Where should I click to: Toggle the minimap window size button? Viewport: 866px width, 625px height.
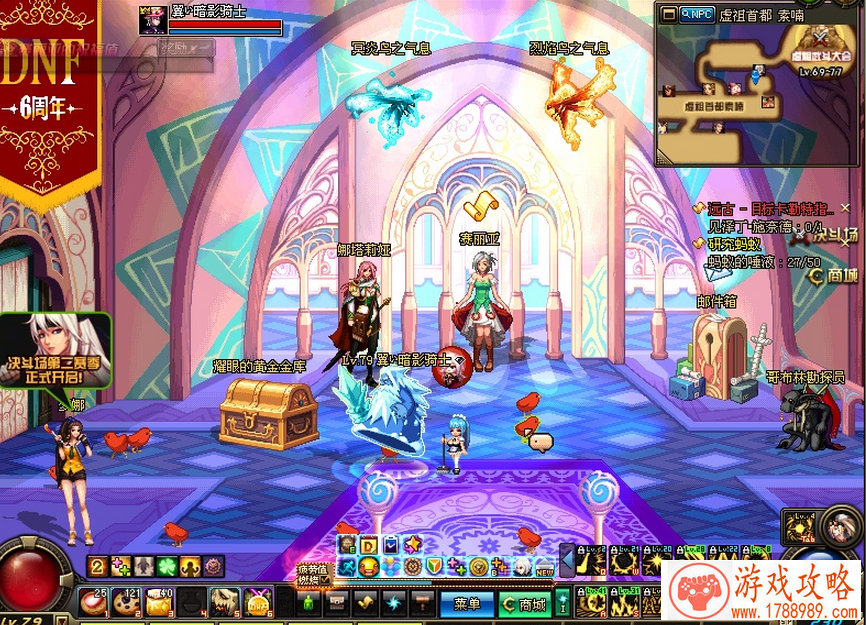coord(666,14)
